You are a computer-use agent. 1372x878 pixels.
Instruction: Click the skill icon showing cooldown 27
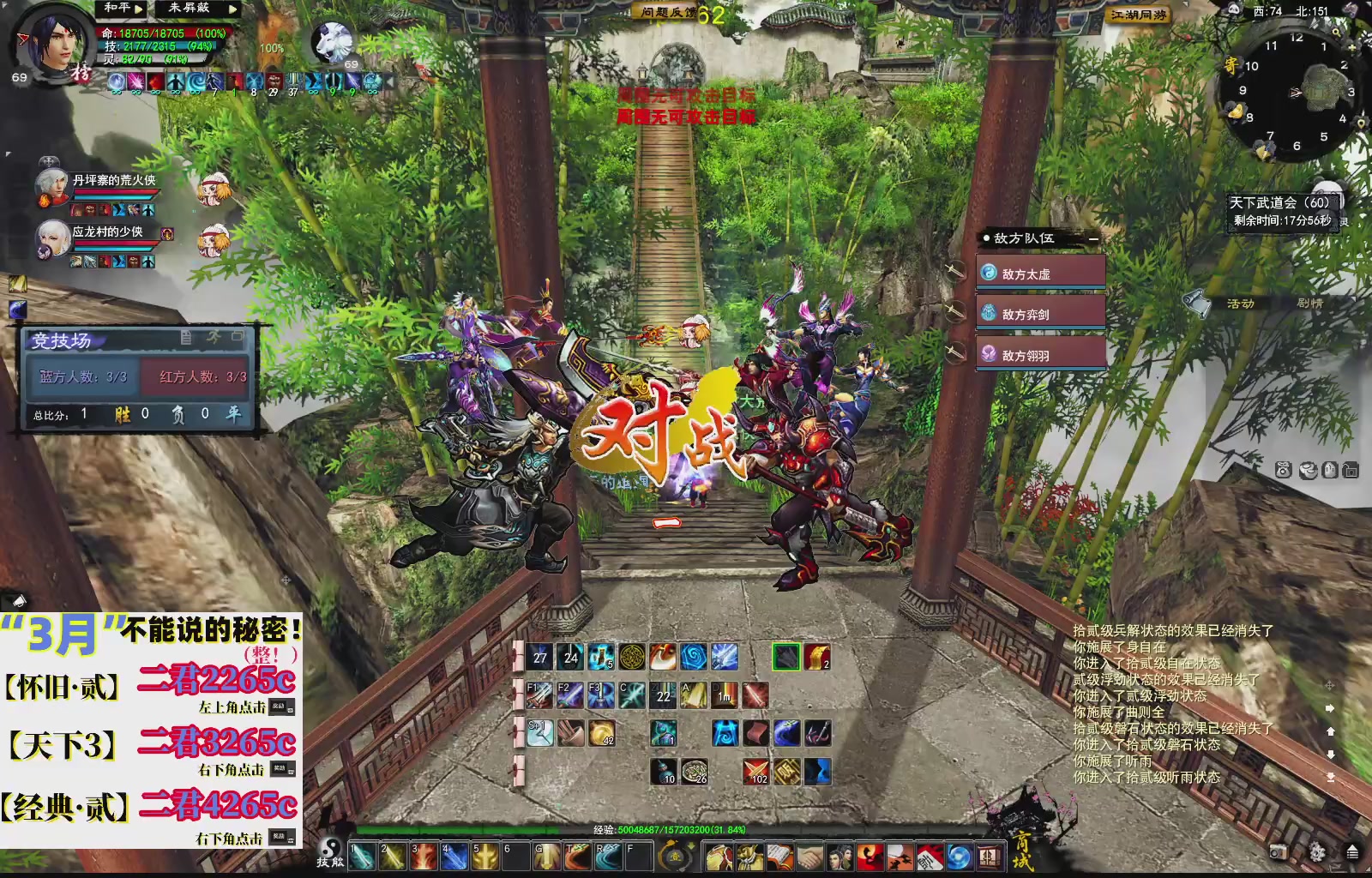click(538, 658)
